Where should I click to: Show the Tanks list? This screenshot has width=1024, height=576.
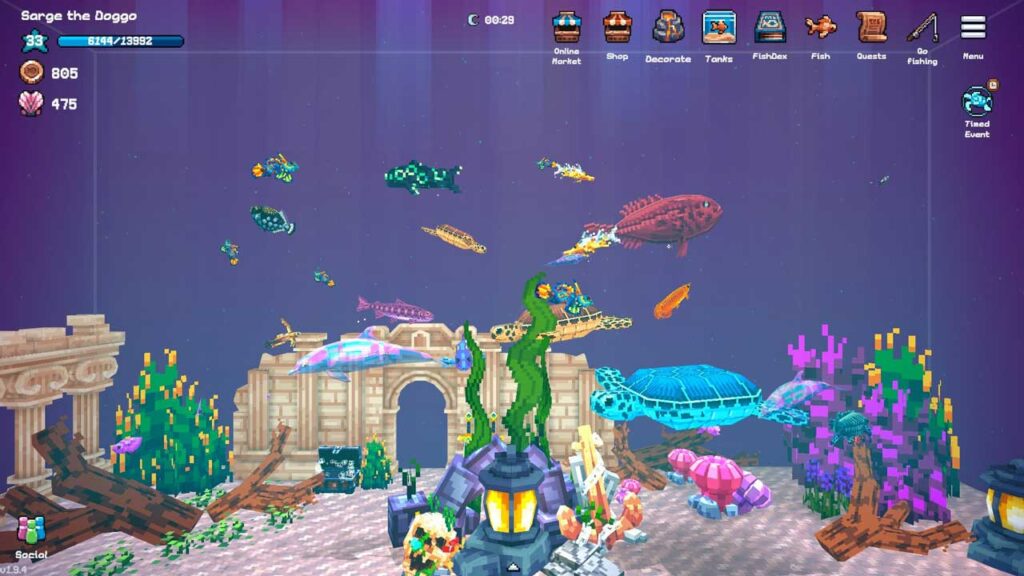point(719,28)
